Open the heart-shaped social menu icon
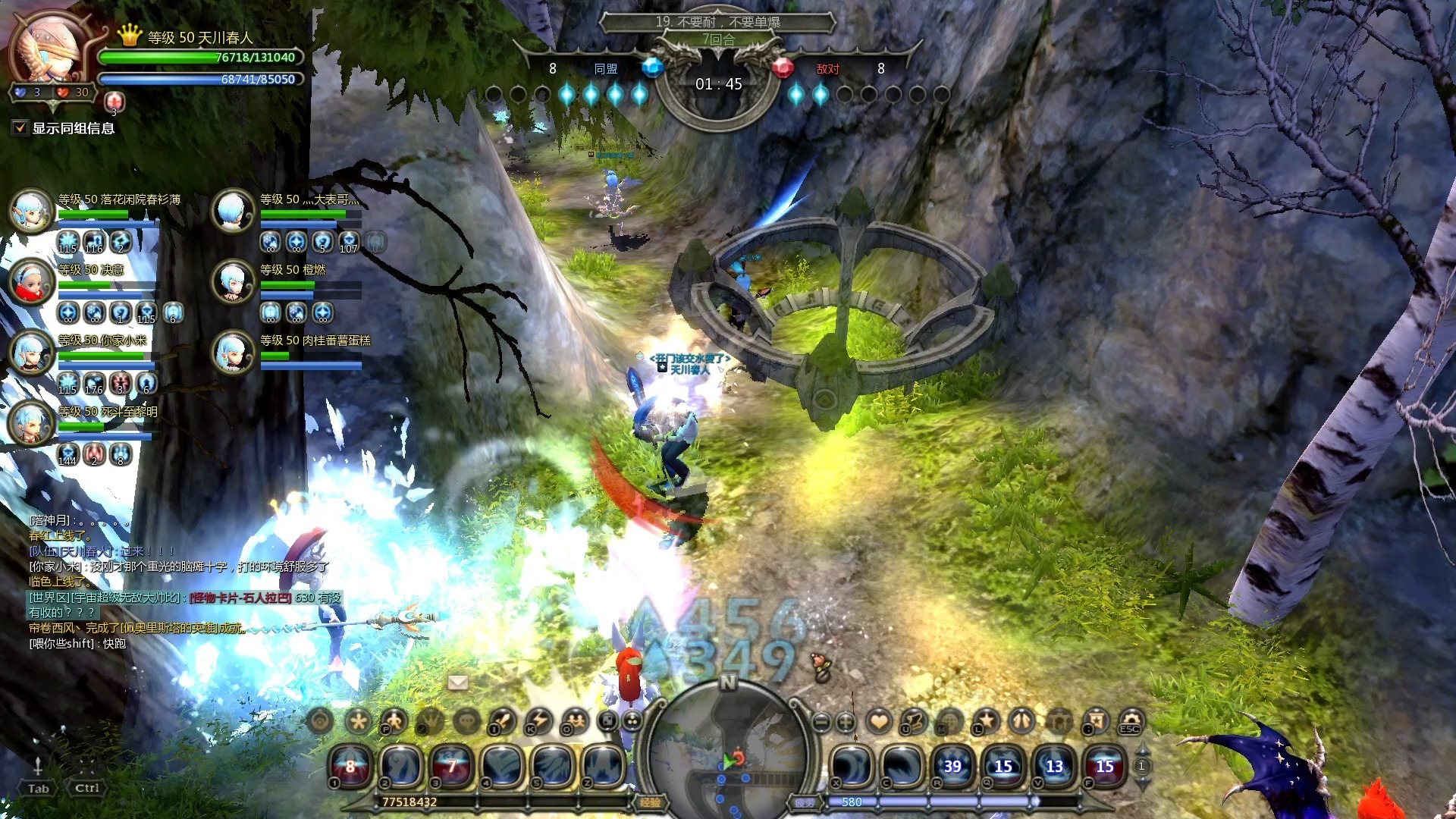 point(879,720)
